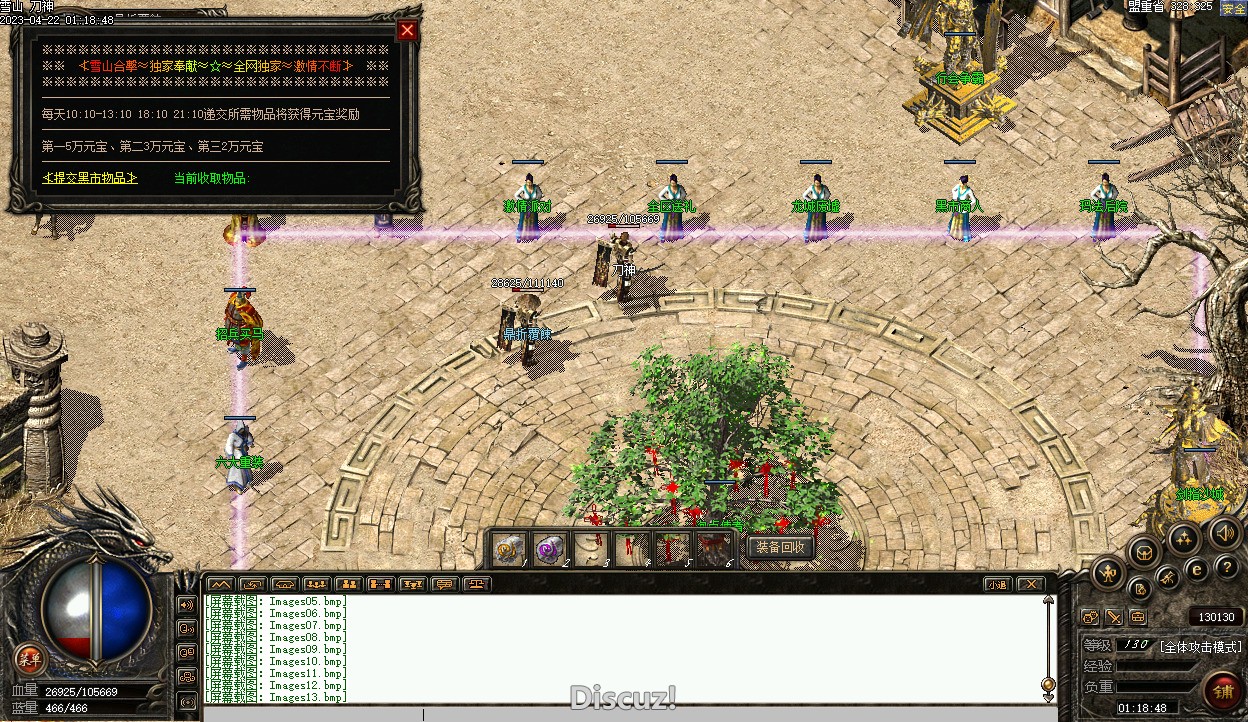Click the 小退 logout button
1248x722 pixels.
996,584
